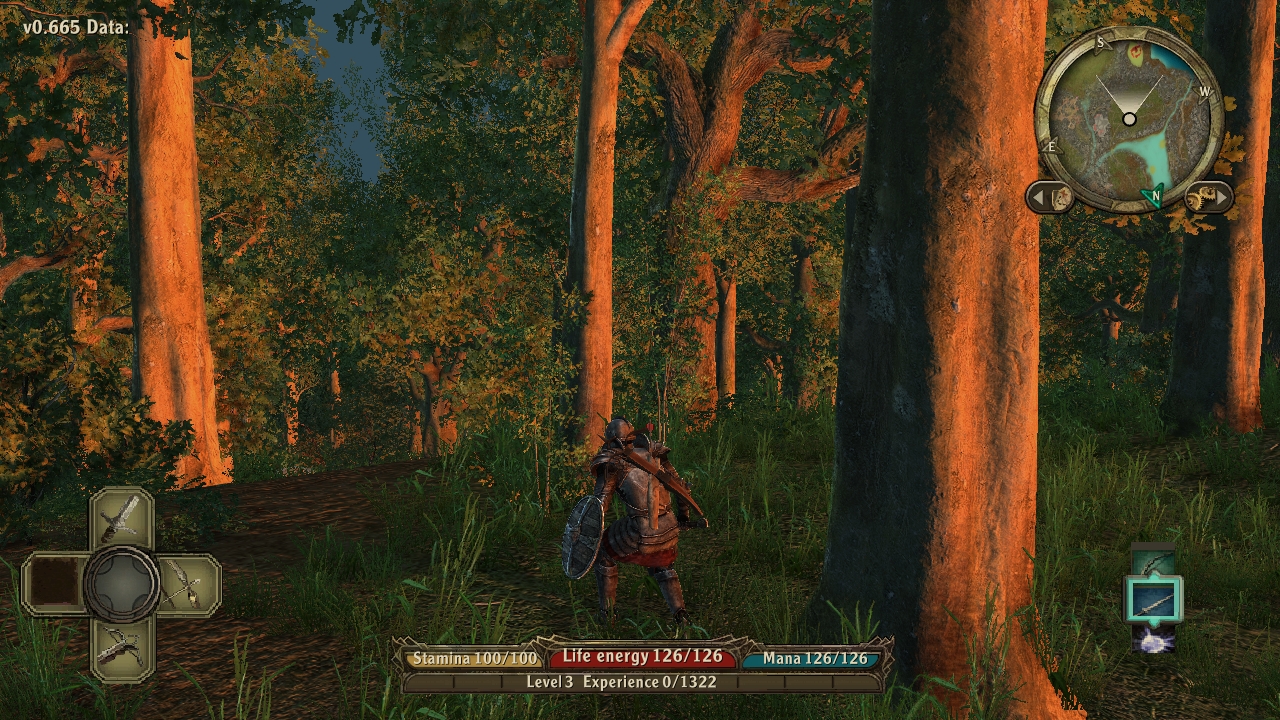Open the world map button beside the minimap
1280x720 pixels.
coord(1051,197)
